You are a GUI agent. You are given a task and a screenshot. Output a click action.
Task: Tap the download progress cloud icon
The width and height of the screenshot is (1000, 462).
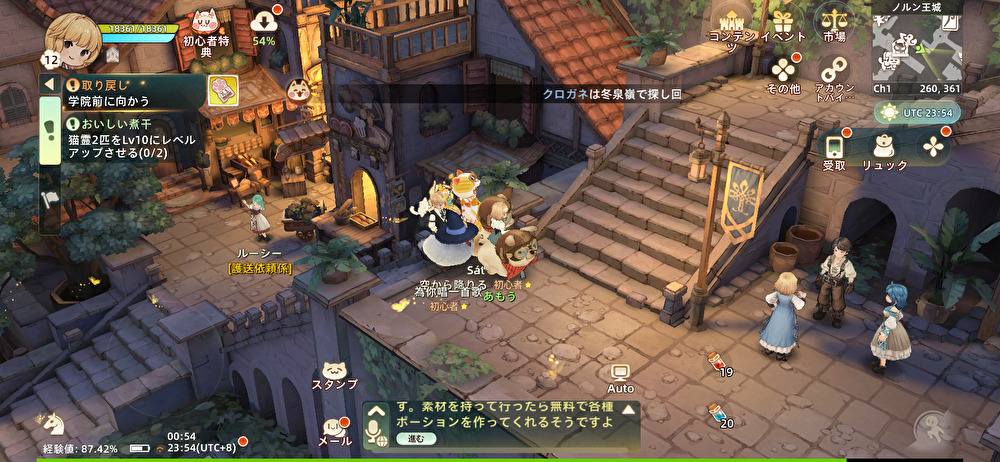coord(264,24)
